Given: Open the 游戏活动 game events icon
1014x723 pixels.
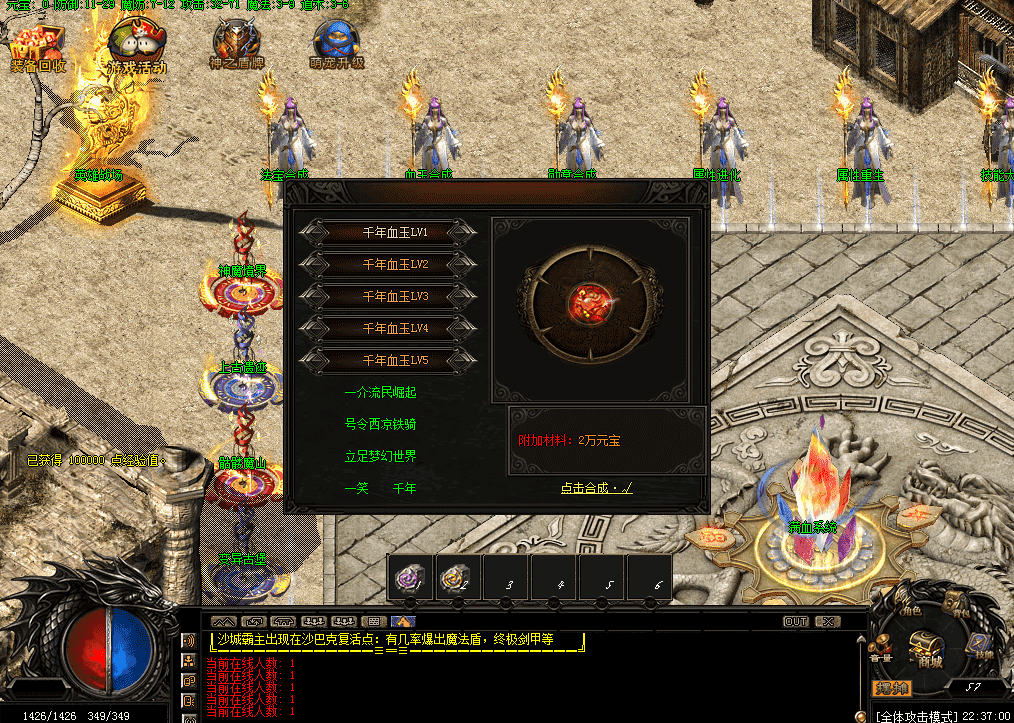Looking at the screenshot, I should point(137,46).
